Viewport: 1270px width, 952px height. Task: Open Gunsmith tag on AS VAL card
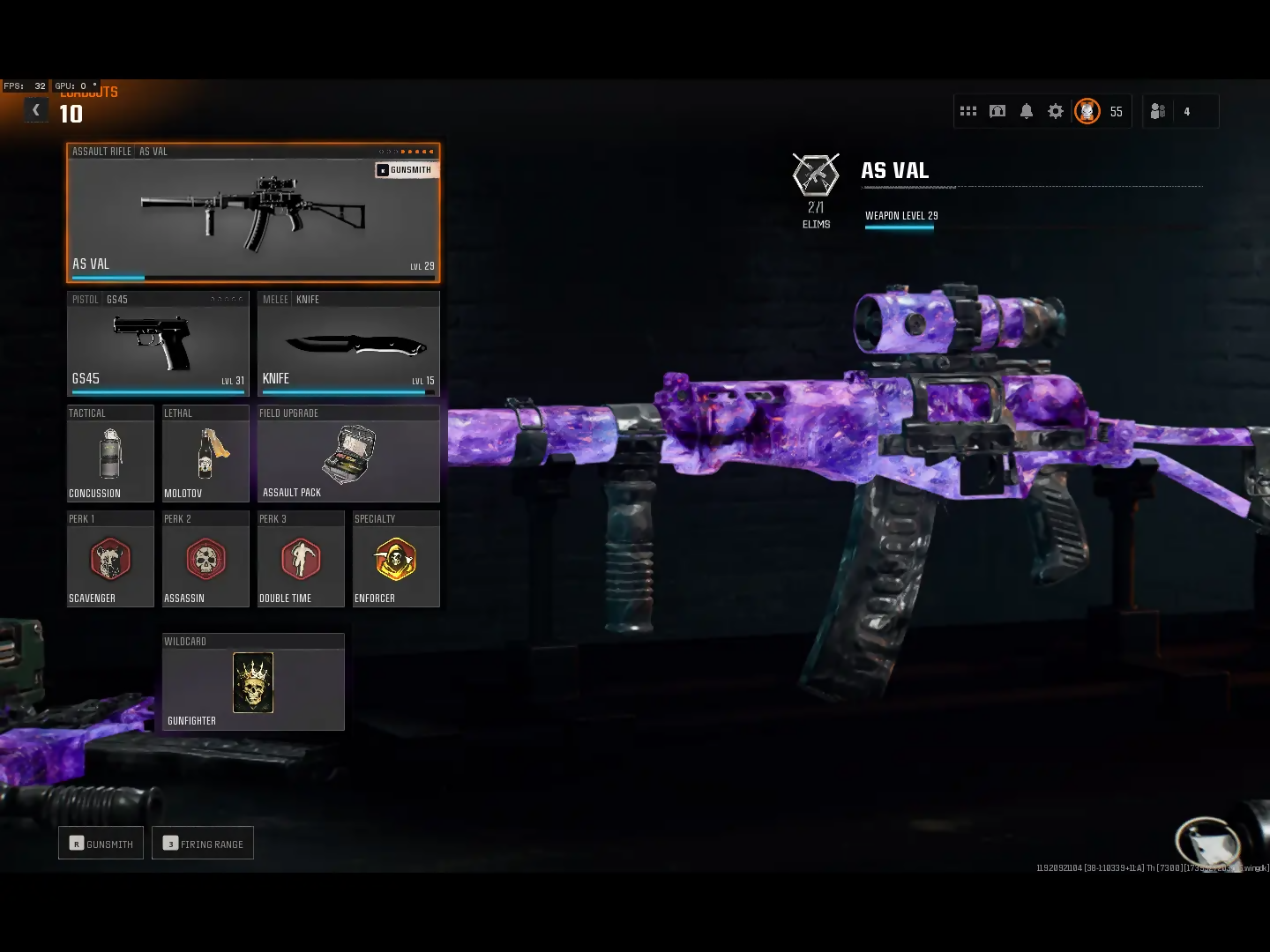click(x=405, y=169)
